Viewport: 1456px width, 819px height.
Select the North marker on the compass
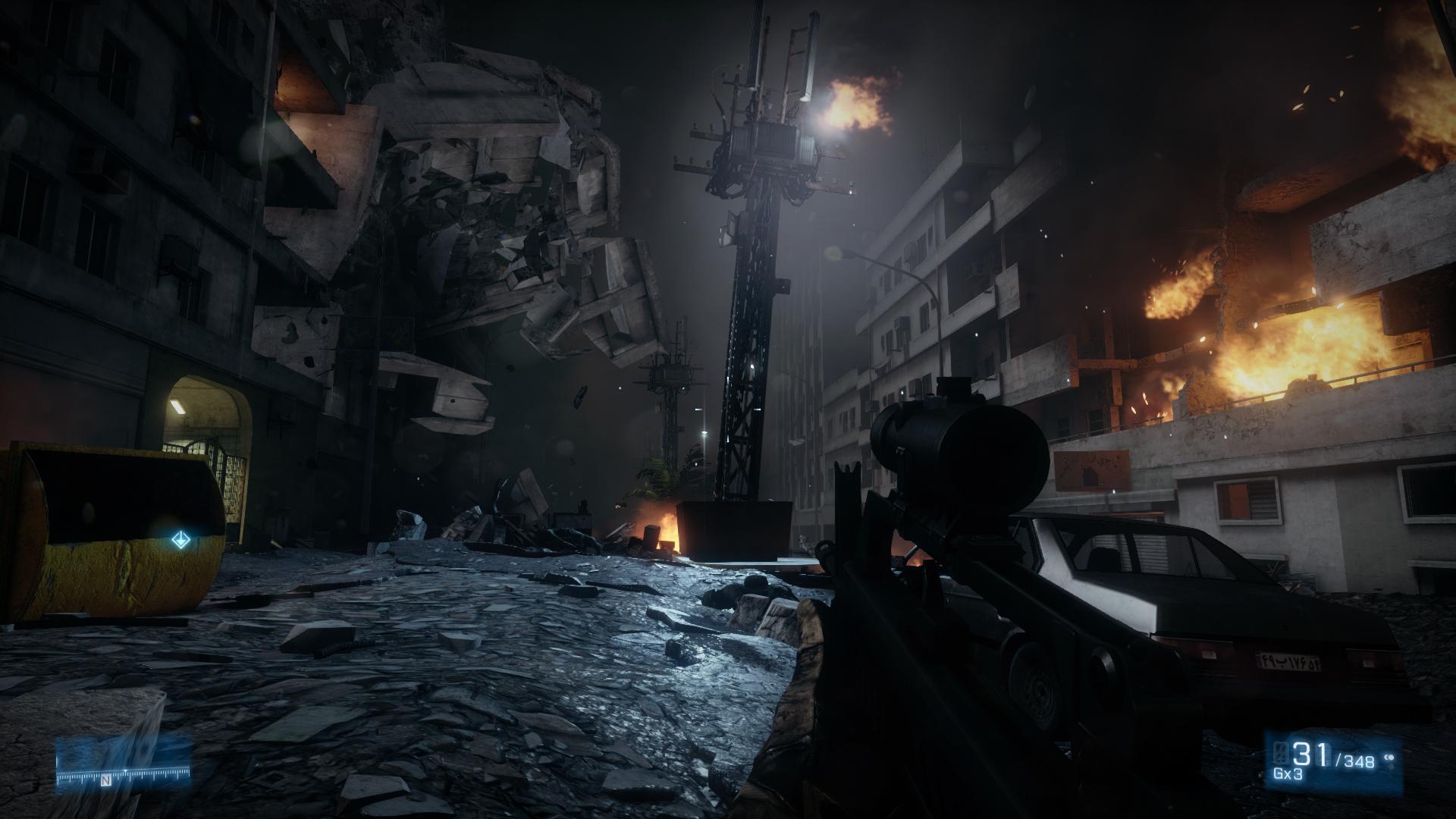(x=107, y=780)
